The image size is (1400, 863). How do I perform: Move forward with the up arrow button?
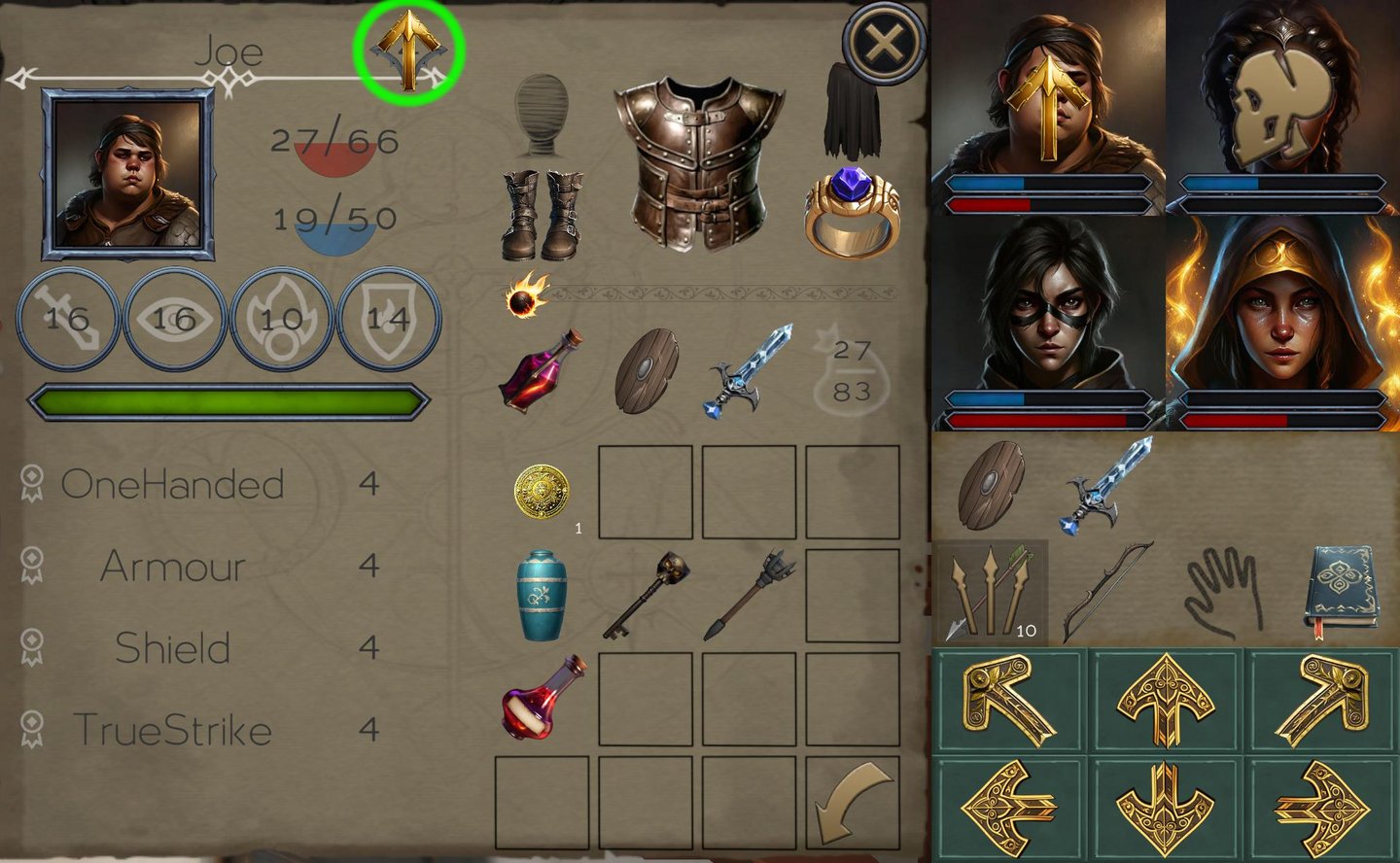pyautogui.click(x=1165, y=701)
